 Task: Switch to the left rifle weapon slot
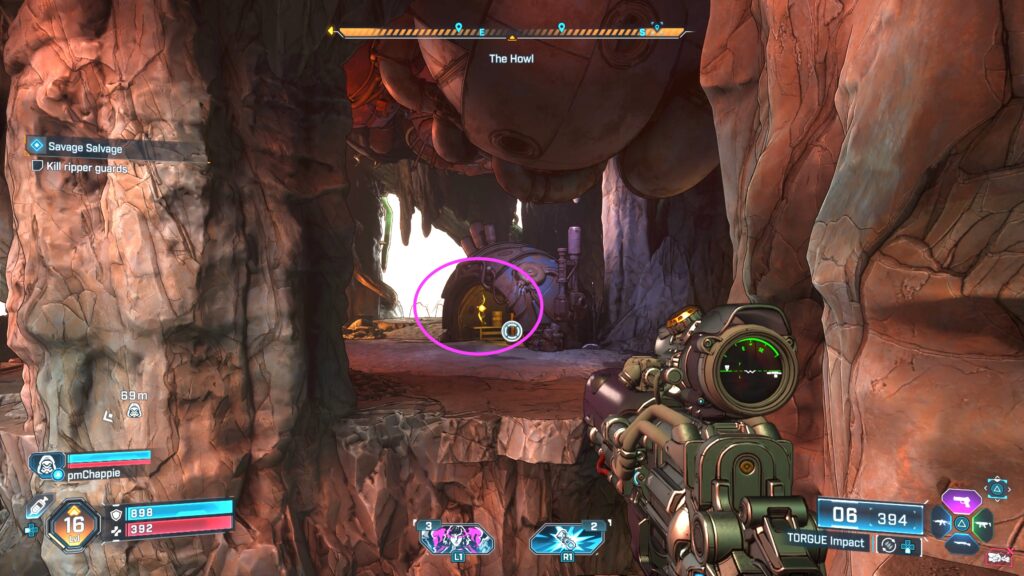click(941, 522)
